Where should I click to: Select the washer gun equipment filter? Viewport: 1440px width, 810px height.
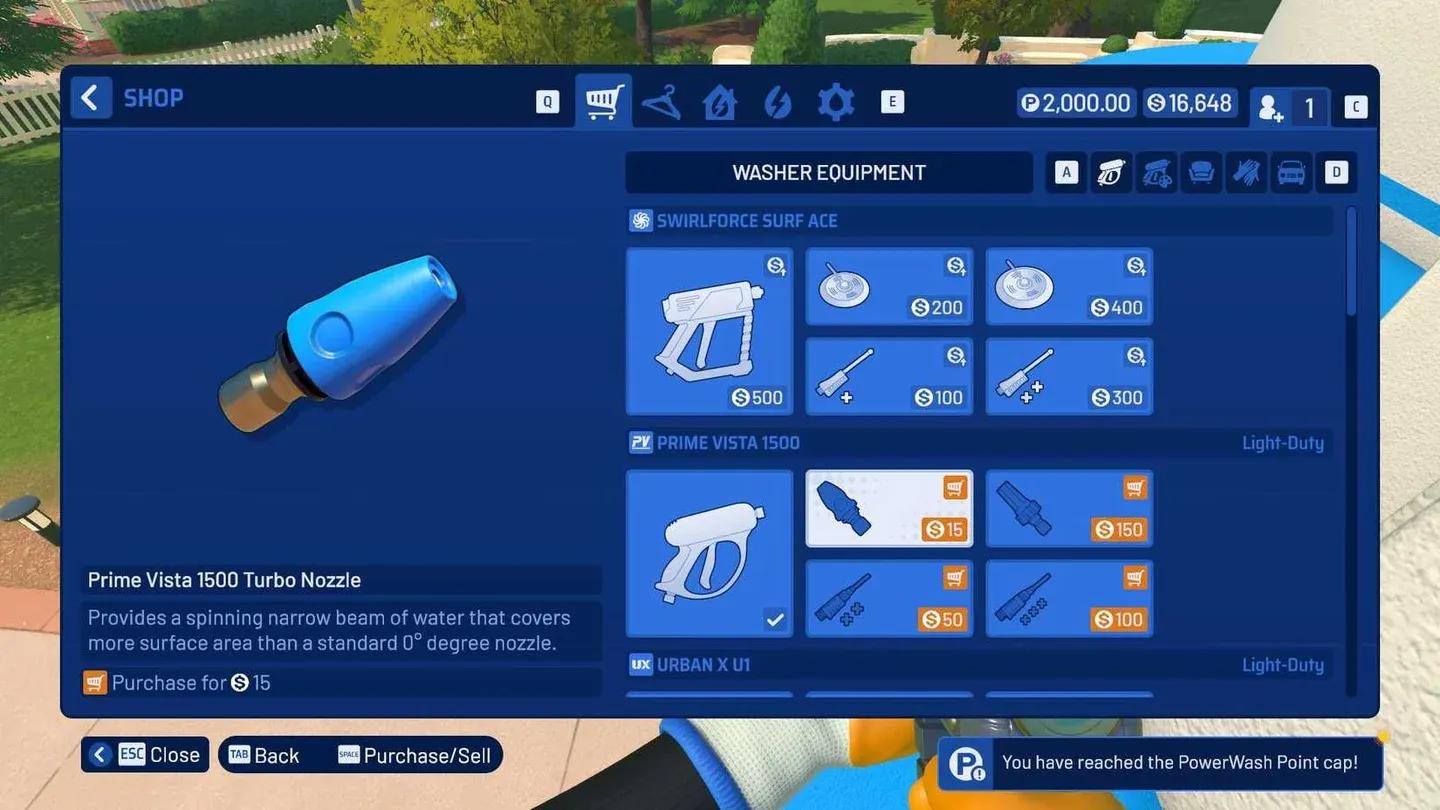(x=1111, y=172)
